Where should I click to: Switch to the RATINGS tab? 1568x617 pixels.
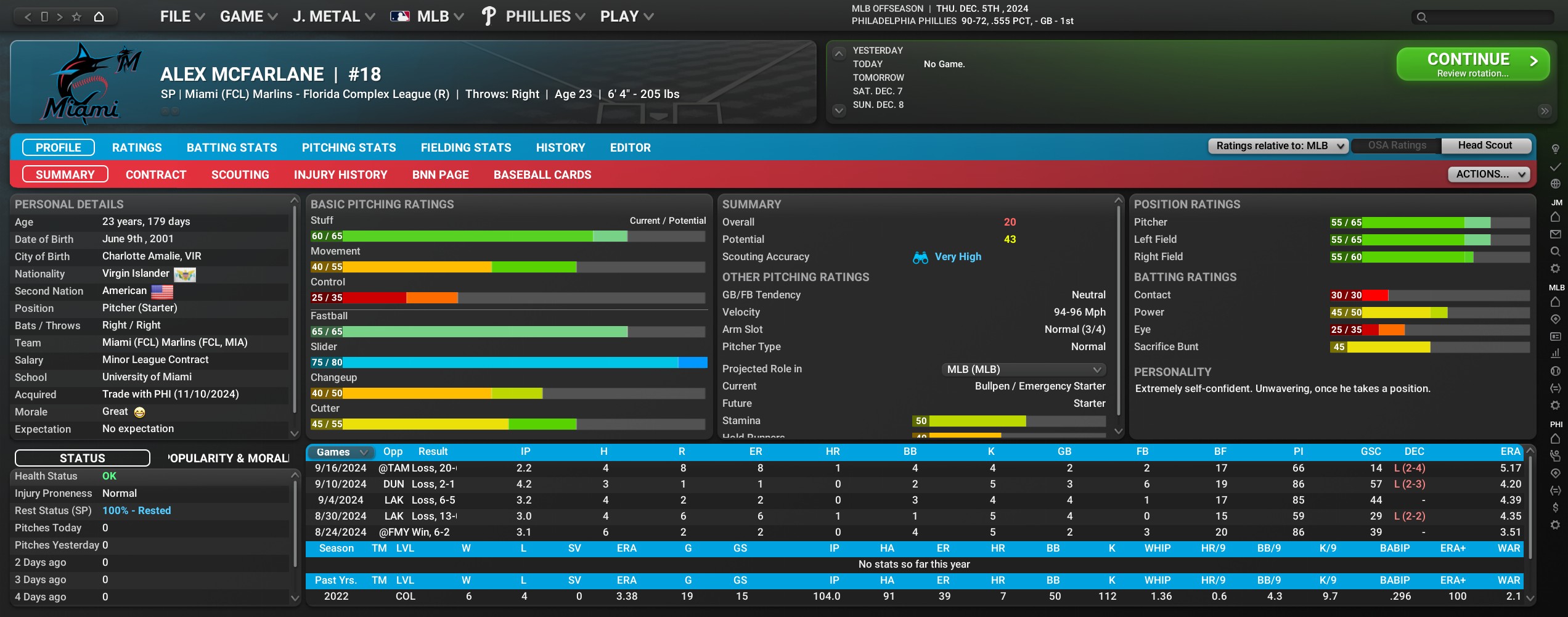[137, 147]
